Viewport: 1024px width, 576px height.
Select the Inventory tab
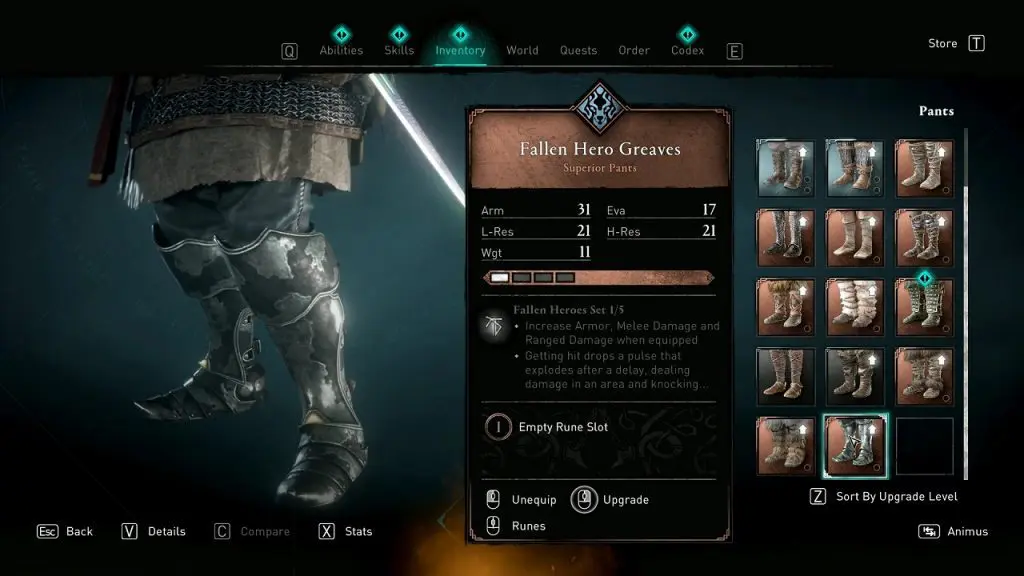tap(460, 50)
